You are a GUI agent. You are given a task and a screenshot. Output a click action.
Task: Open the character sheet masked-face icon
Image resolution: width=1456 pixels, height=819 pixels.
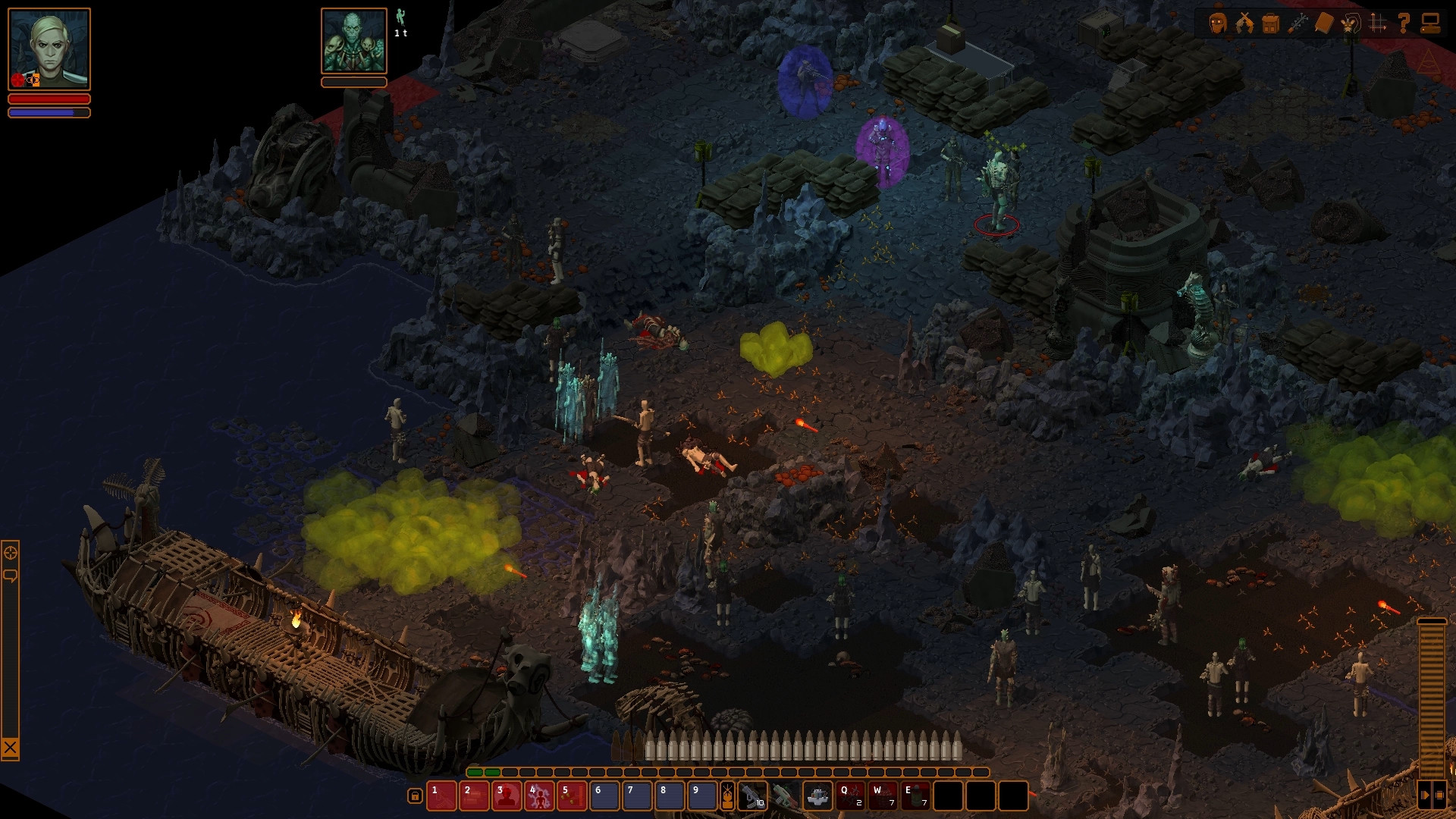(1218, 23)
